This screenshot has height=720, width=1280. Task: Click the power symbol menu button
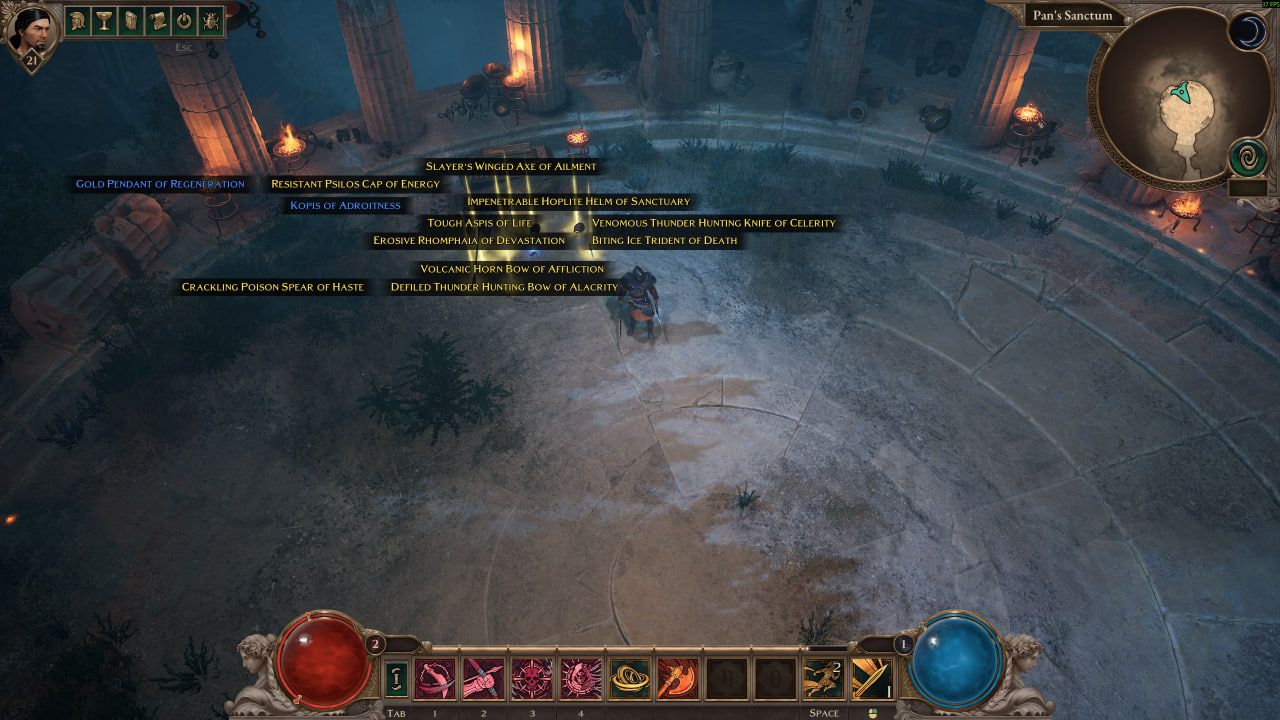coord(184,20)
